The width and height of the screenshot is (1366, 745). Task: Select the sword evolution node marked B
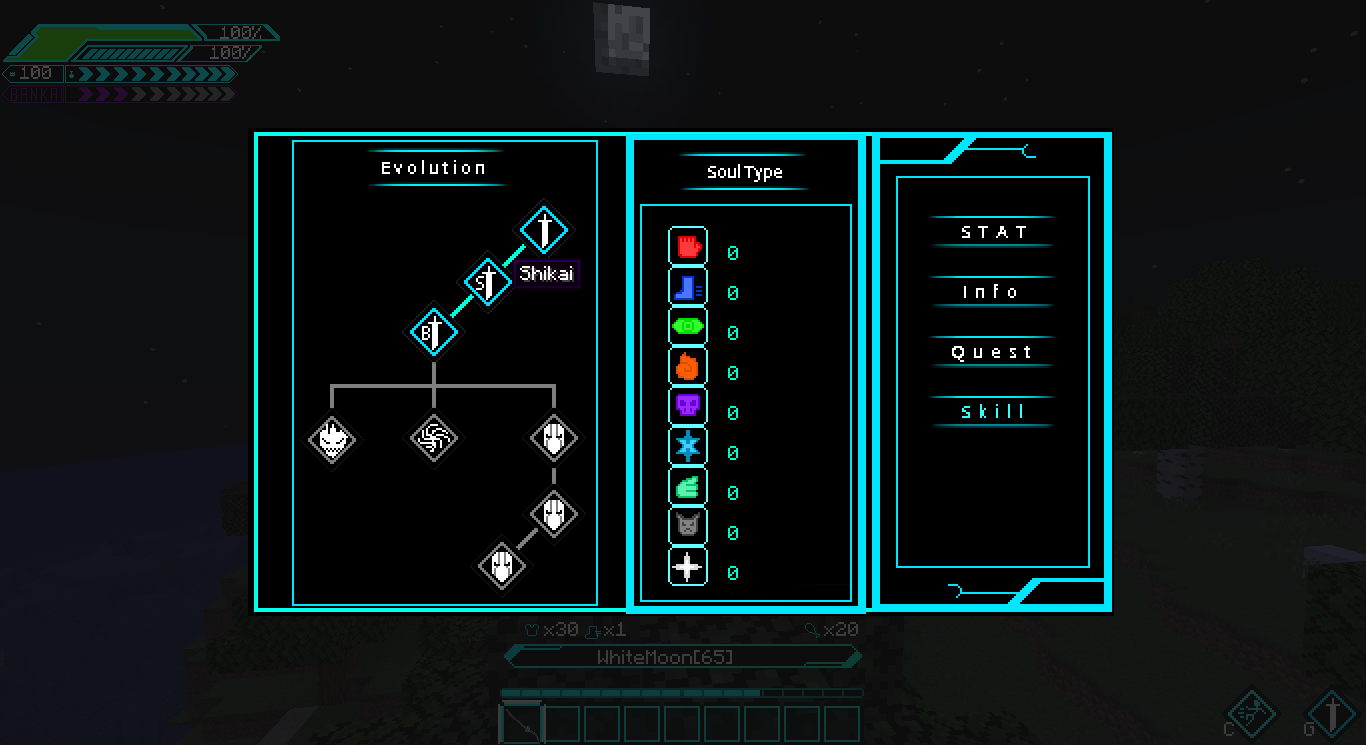point(434,332)
